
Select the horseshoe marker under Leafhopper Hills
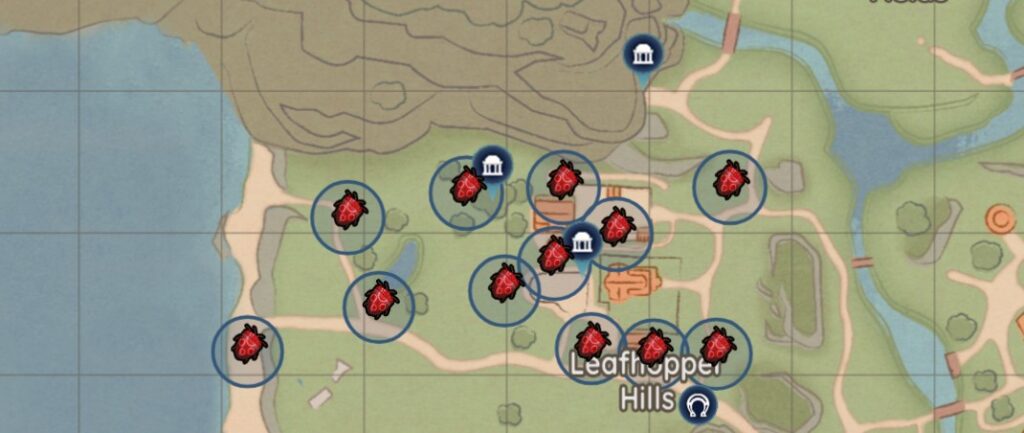tap(698, 405)
